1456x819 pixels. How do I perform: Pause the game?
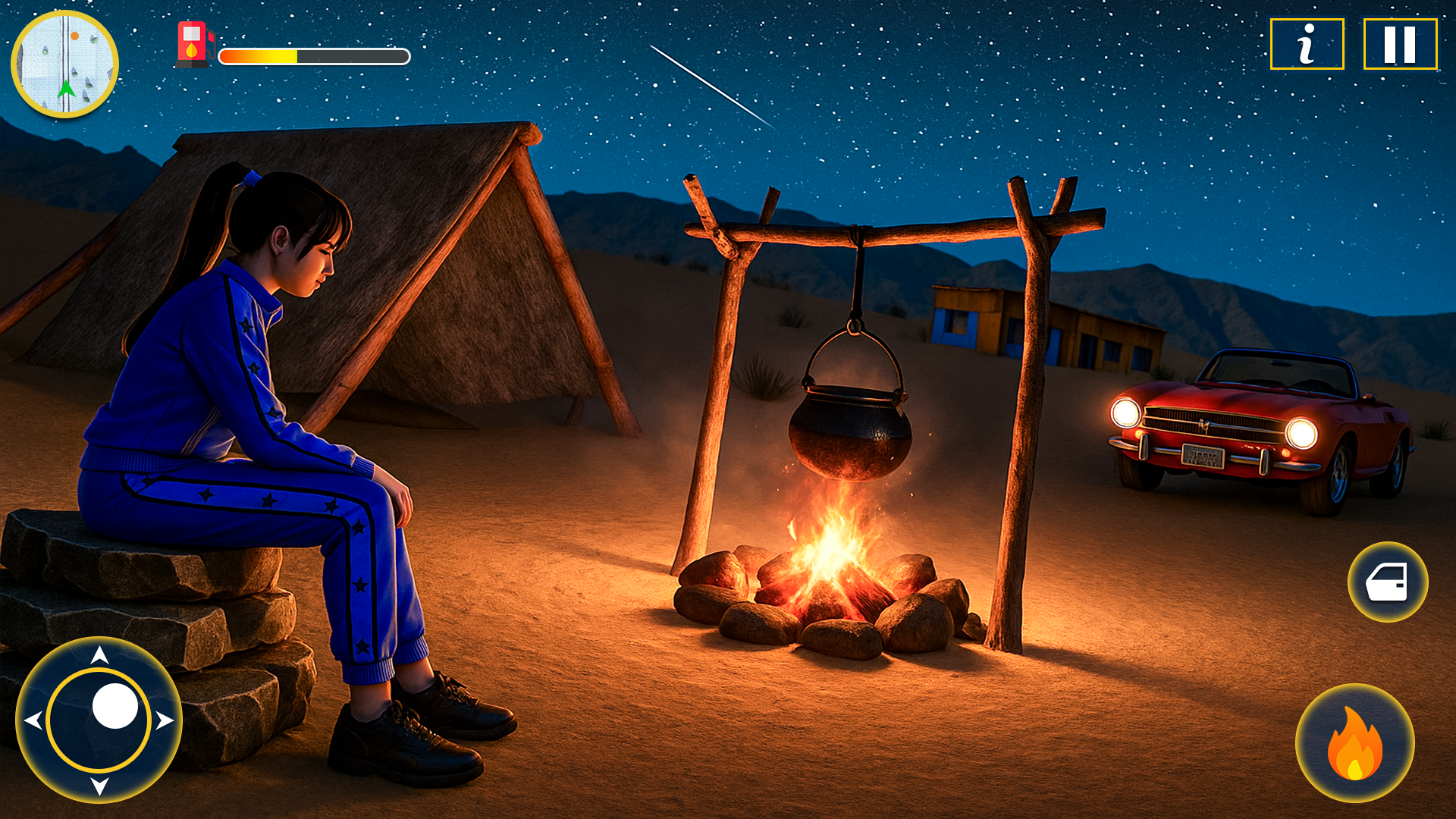(x=1400, y=44)
